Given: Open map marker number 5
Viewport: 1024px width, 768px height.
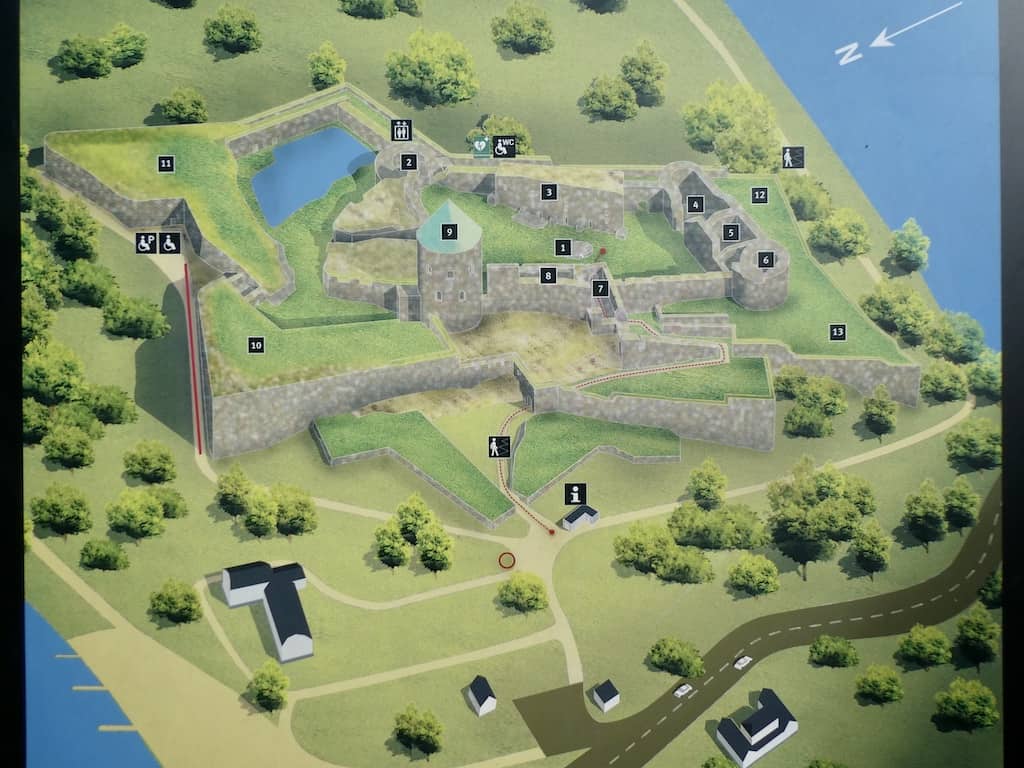Looking at the screenshot, I should [x=731, y=232].
